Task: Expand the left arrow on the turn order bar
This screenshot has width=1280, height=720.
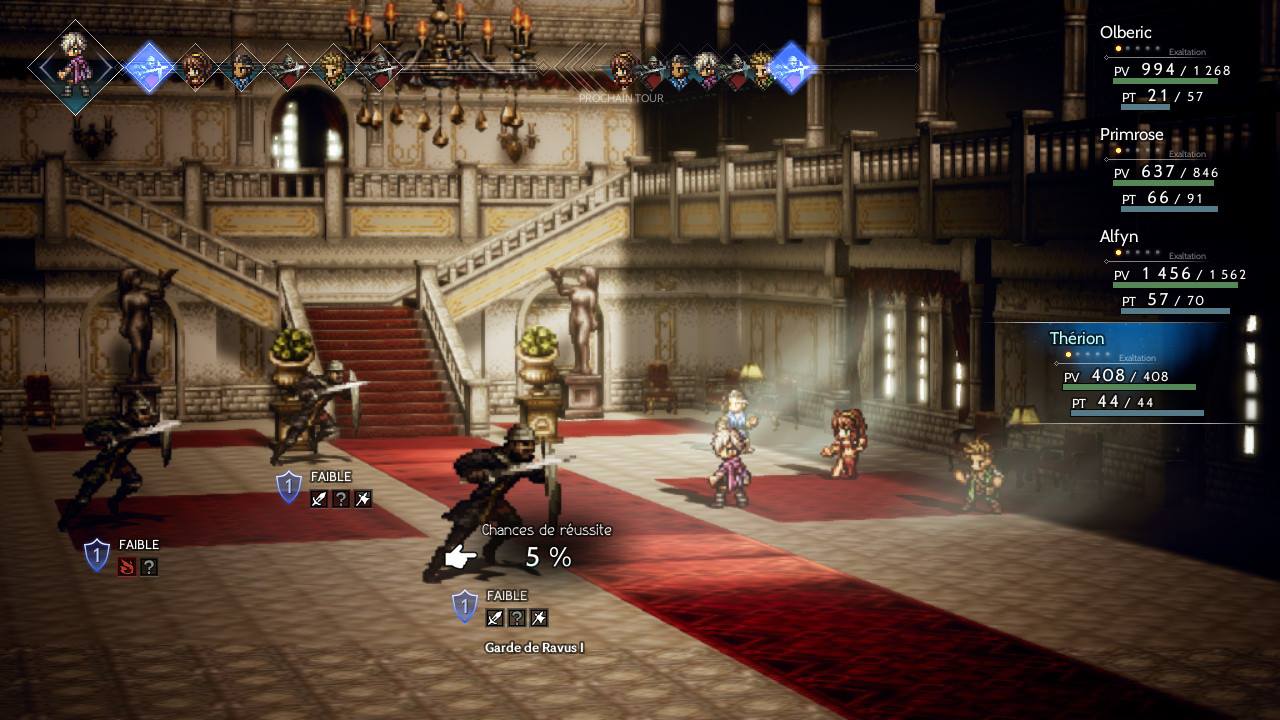Action: click(x=42, y=68)
